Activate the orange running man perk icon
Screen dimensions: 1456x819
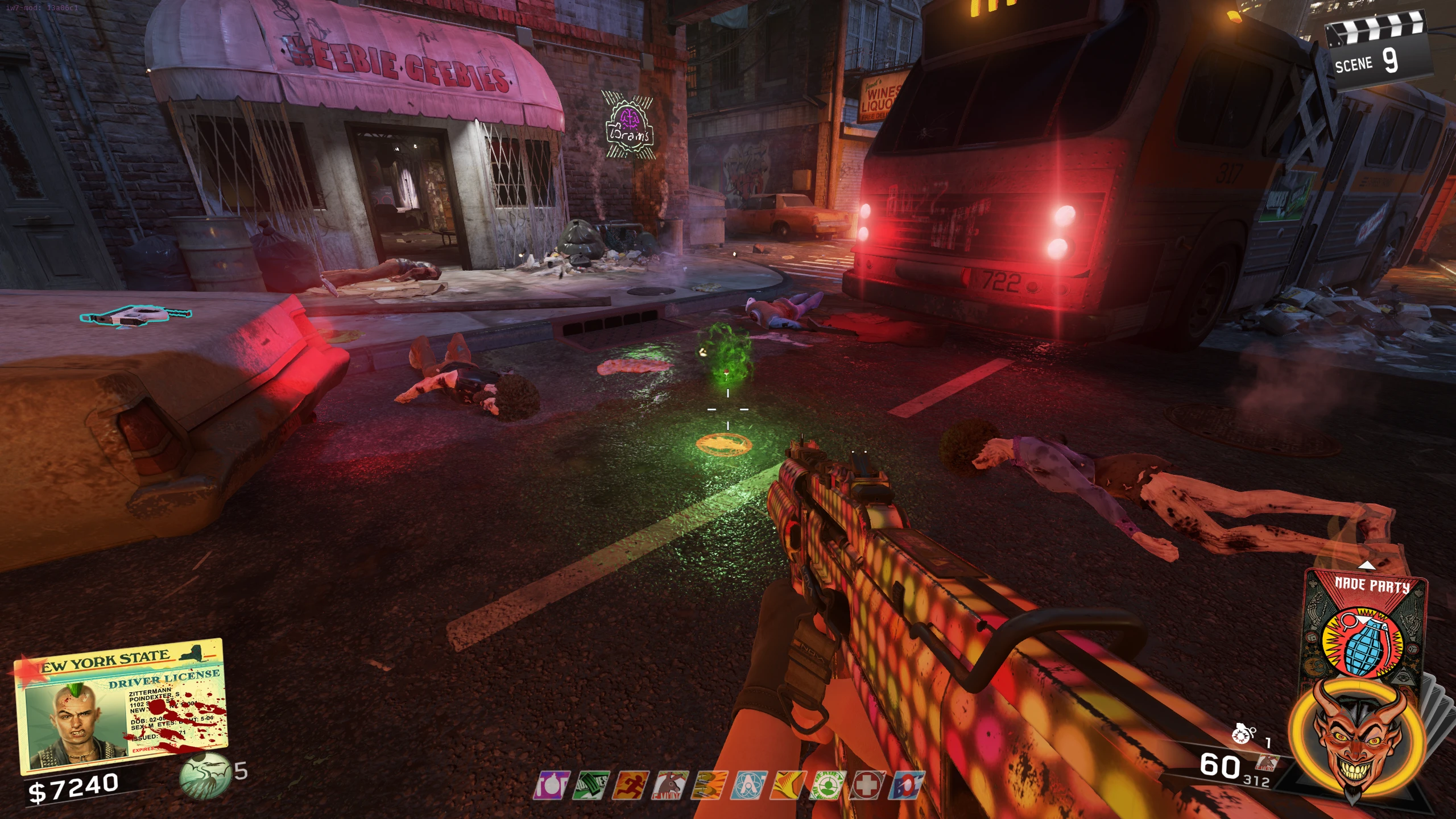[630, 785]
